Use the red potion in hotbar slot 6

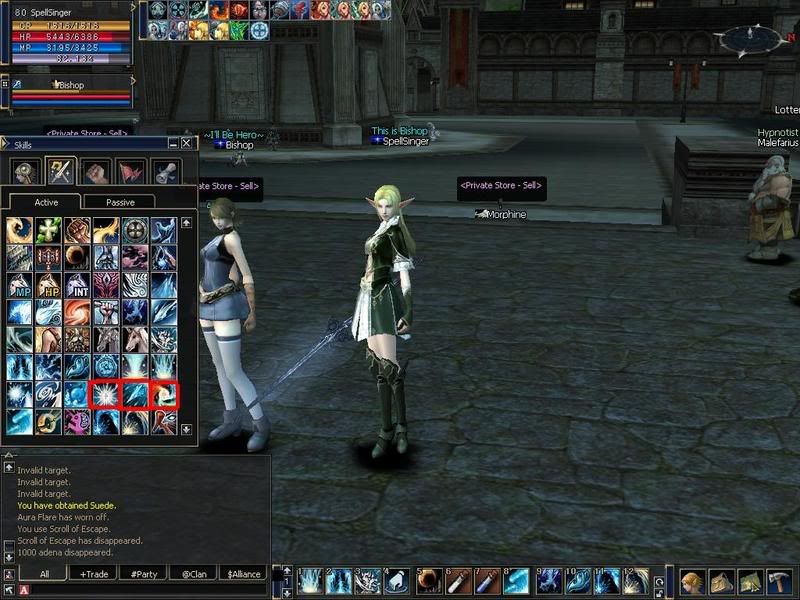coord(459,581)
